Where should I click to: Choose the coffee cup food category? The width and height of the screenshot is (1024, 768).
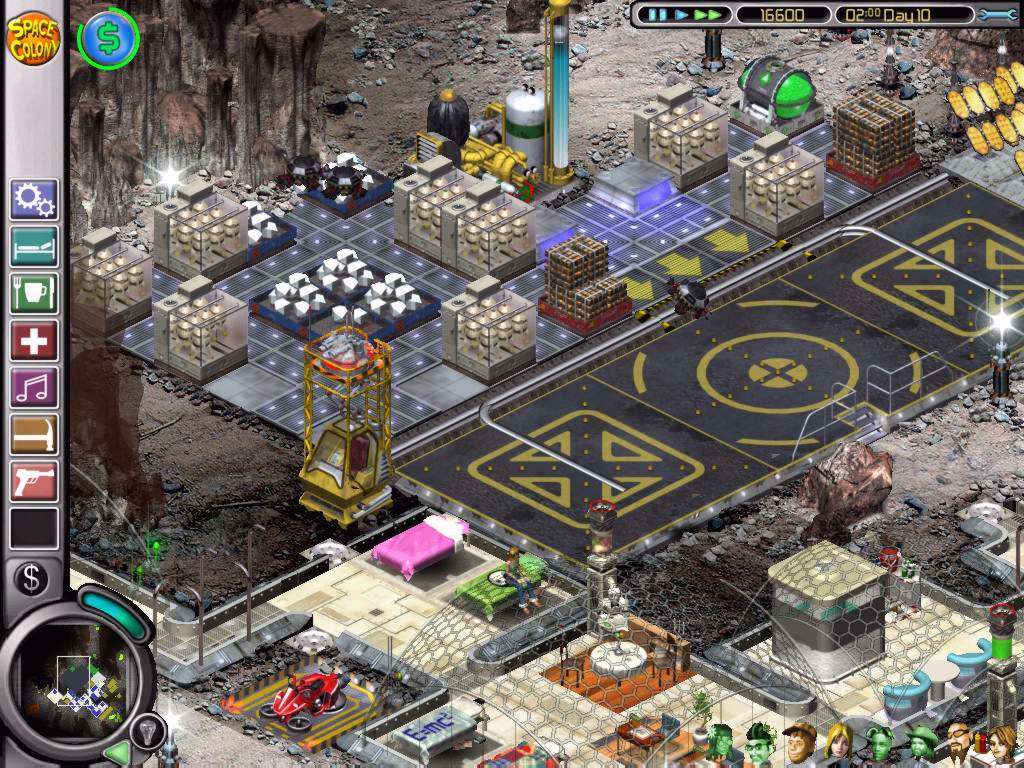(34, 293)
